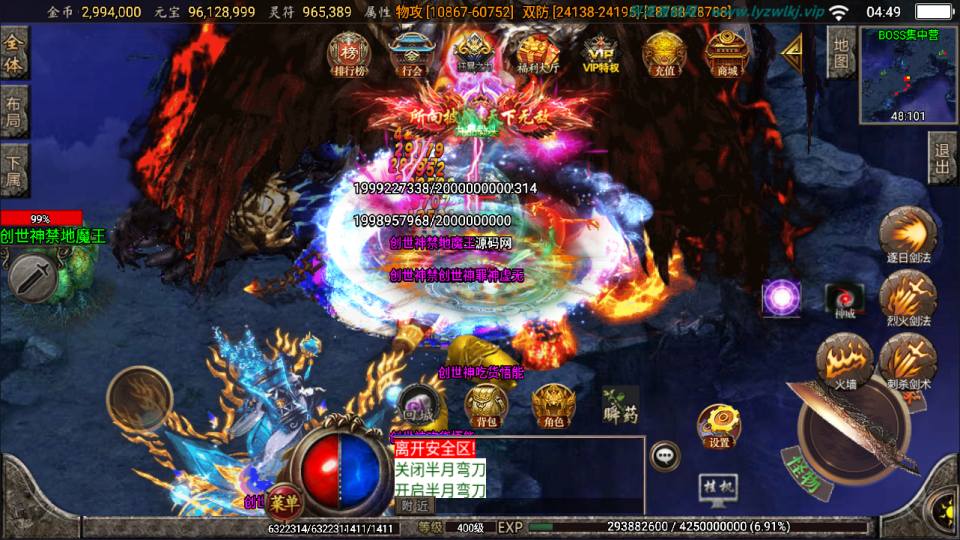The image size is (960, 540).
Task: Collapse the top icon row with the arrow
Action: pos(793,50)
